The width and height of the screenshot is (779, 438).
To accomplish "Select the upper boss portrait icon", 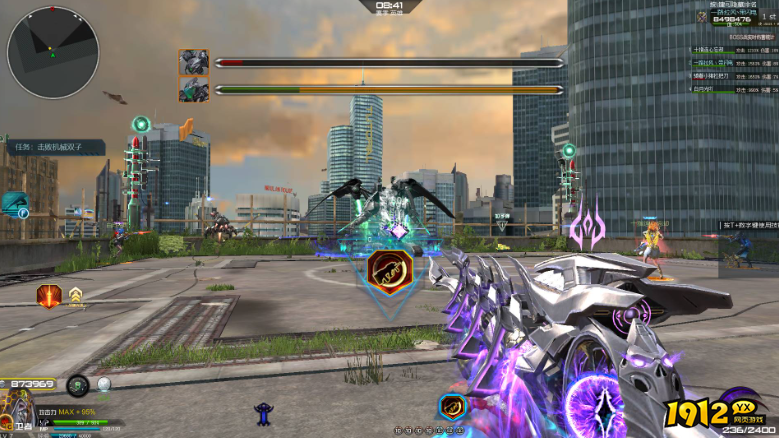I will tap(193, 62).
